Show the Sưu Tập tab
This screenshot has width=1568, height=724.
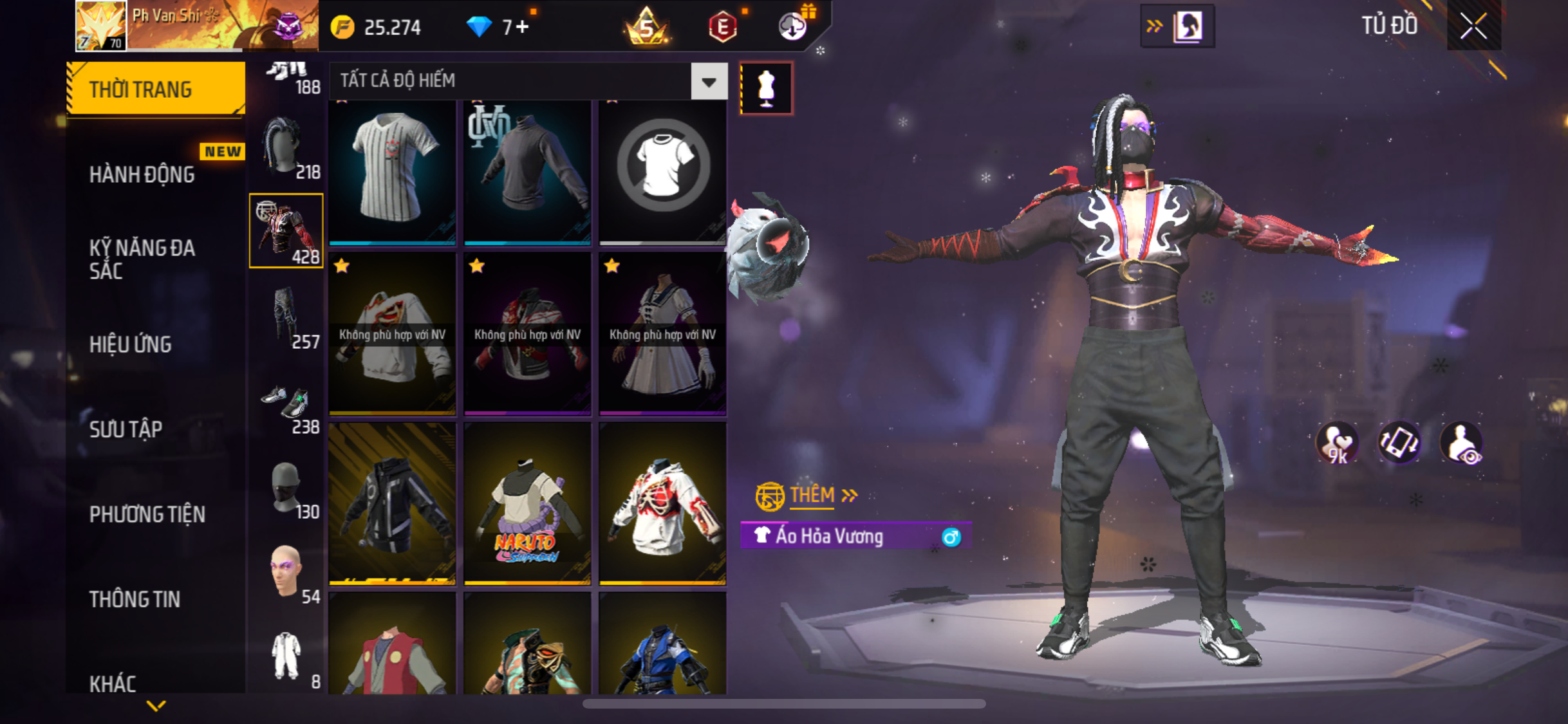pos(126,429)
